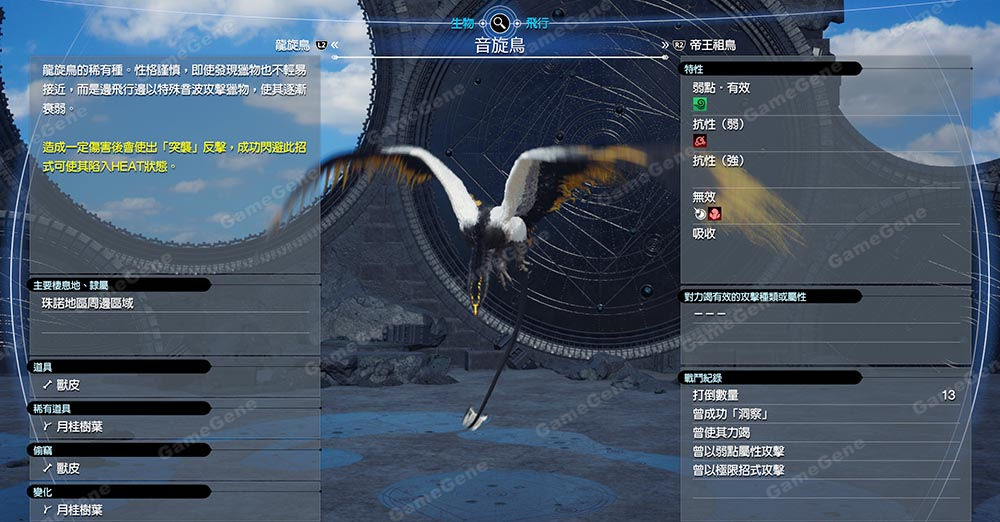Select the magnifying glass analysis icon

[499, 22]
